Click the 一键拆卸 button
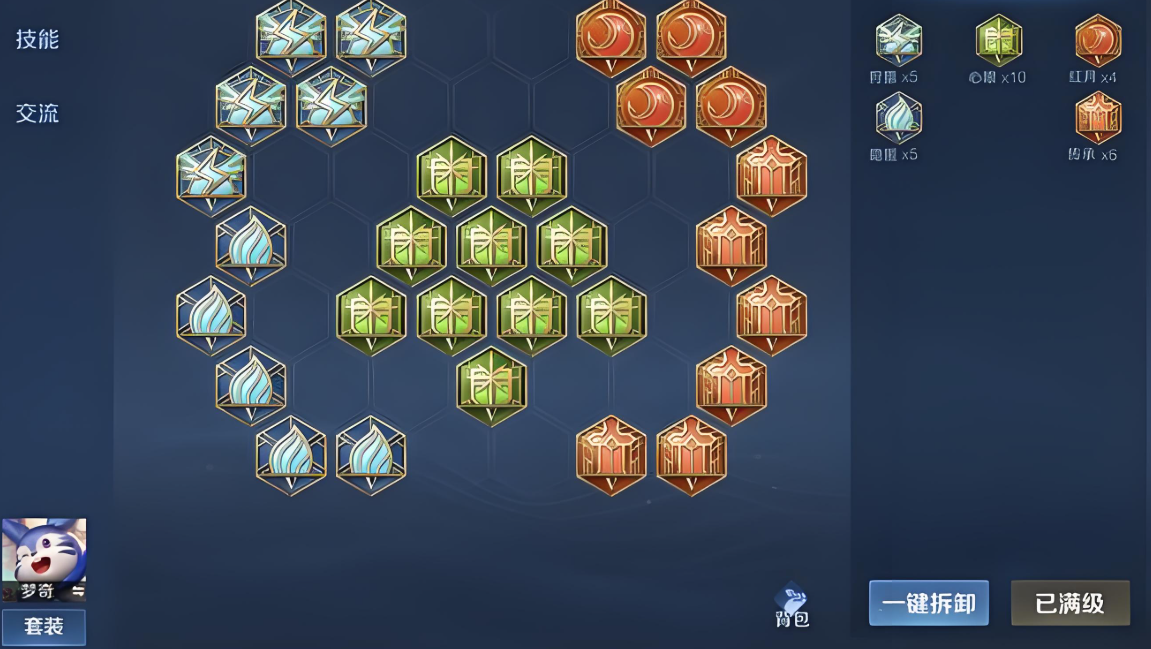Image resolution: width=1151 pixels, height=649 pixels. 928,603
